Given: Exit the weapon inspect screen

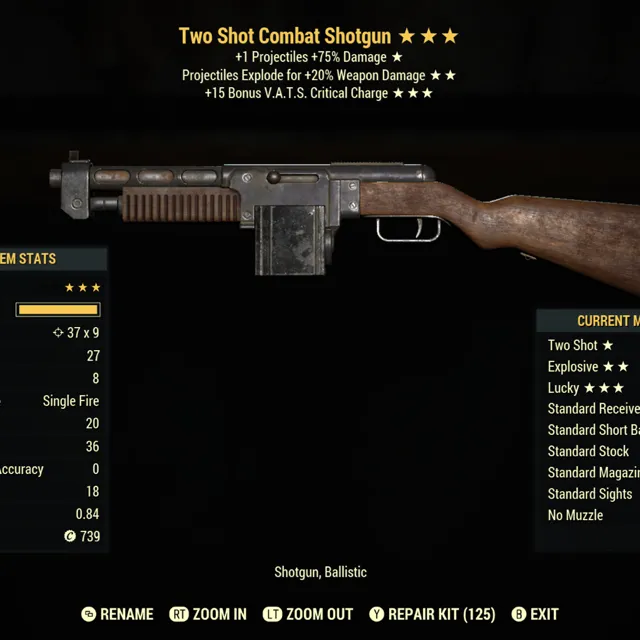Looking at the screenshot, I should pos(535,614).
